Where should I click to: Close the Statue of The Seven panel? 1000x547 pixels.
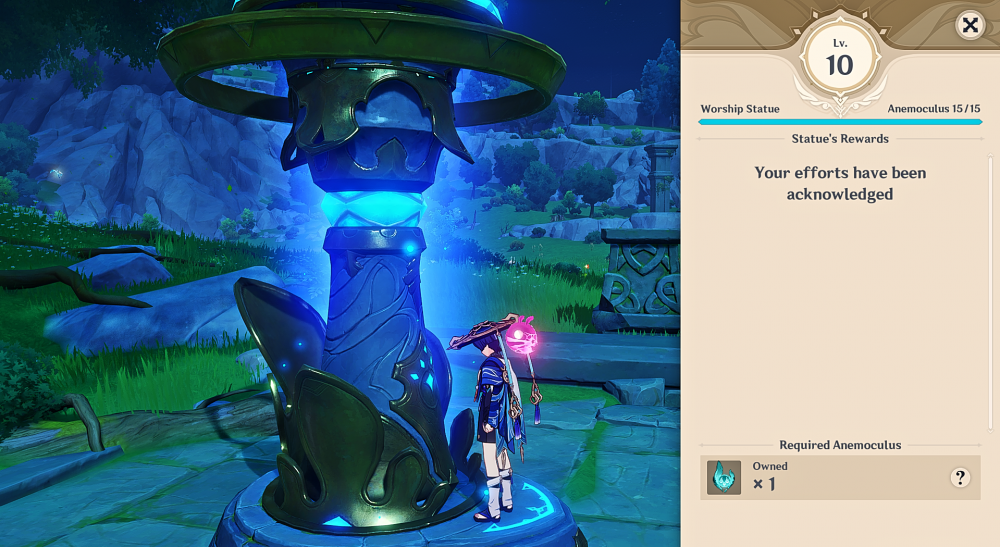click(969, 25)
